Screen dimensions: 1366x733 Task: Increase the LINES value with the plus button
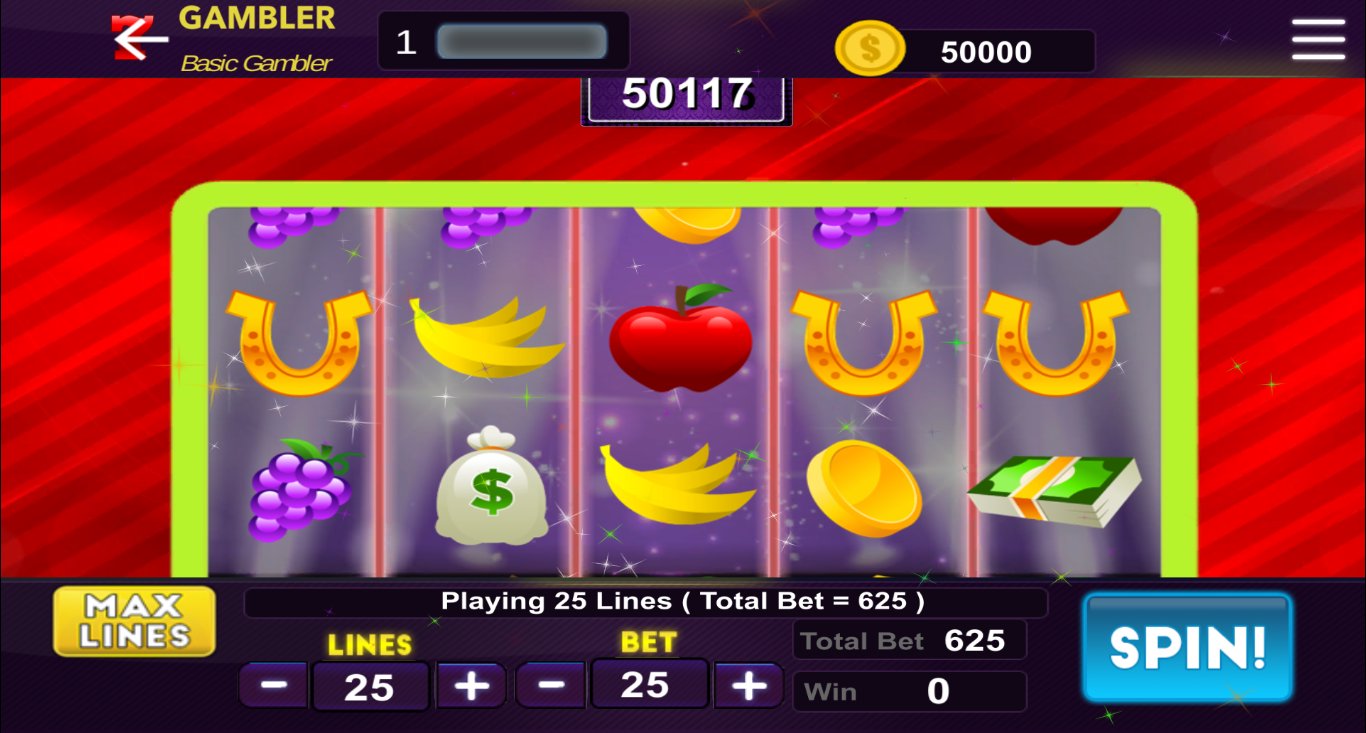click(469, 685)
